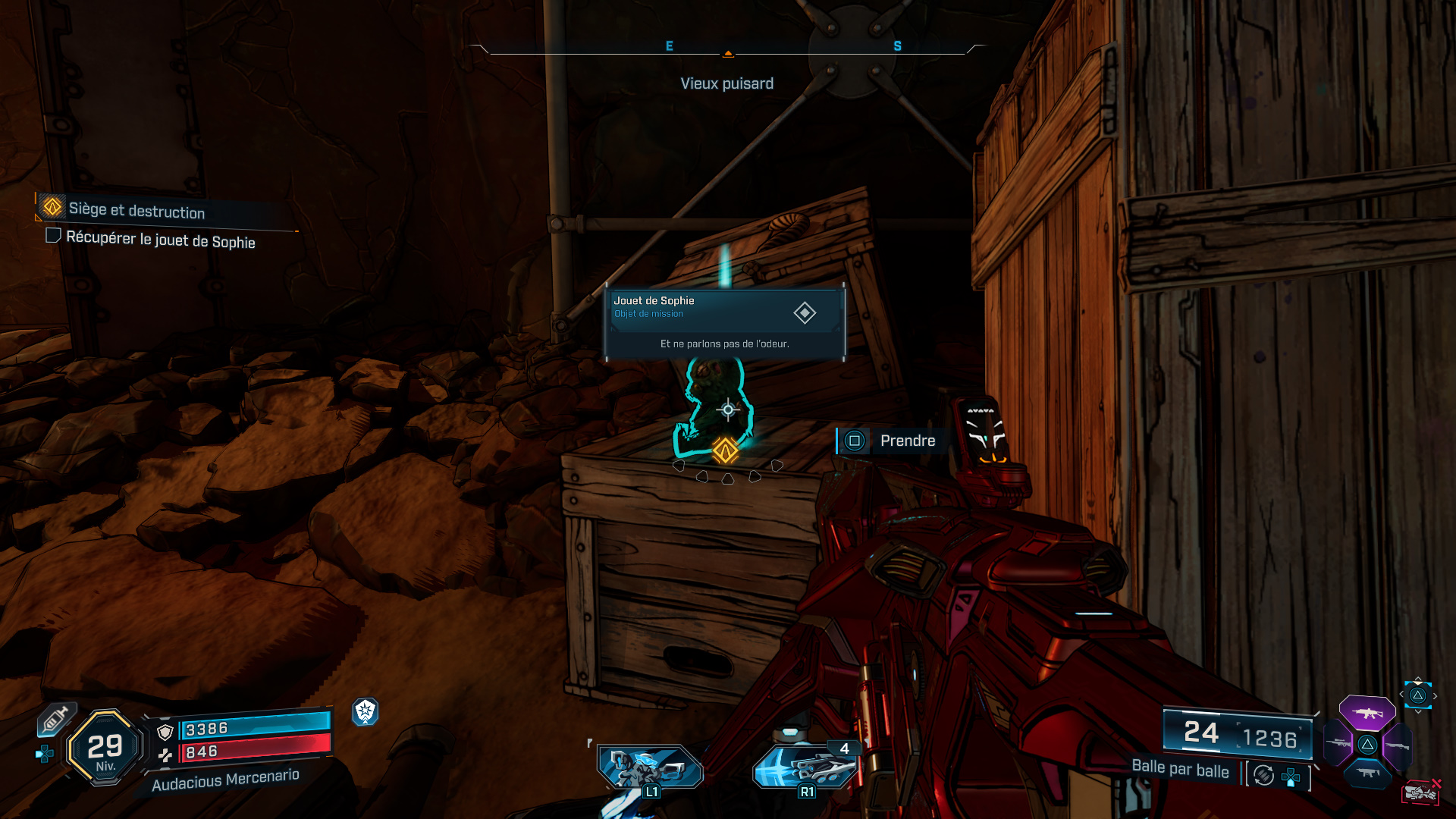Image resolution: width=1456 pixels, height=819 pixels.
Task: Click the shield icon beside the 3386 value
Action: [x=165, y=733]
